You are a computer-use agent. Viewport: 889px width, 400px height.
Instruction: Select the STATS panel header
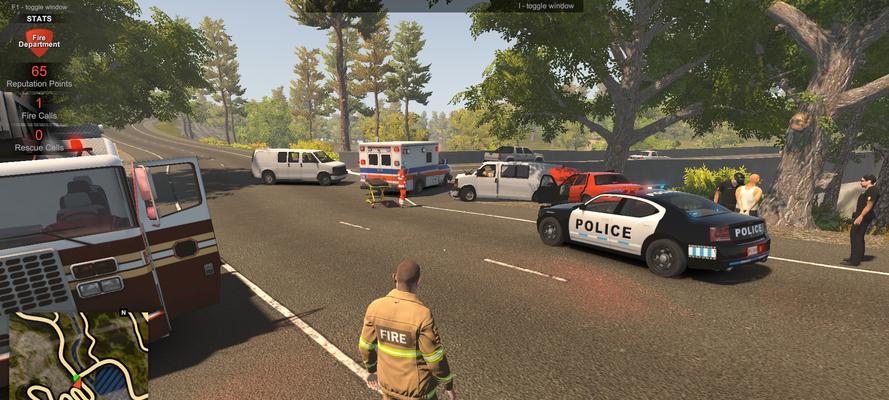pos(39,17)
